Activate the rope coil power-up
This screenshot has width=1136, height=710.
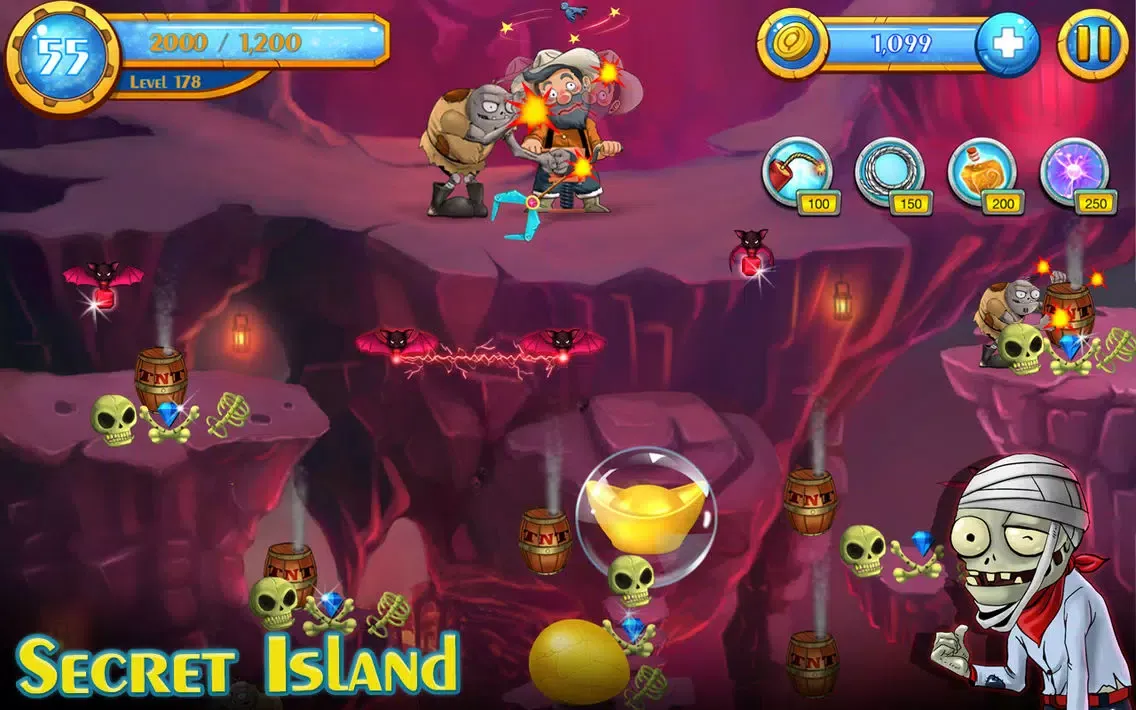click(889, 172)
